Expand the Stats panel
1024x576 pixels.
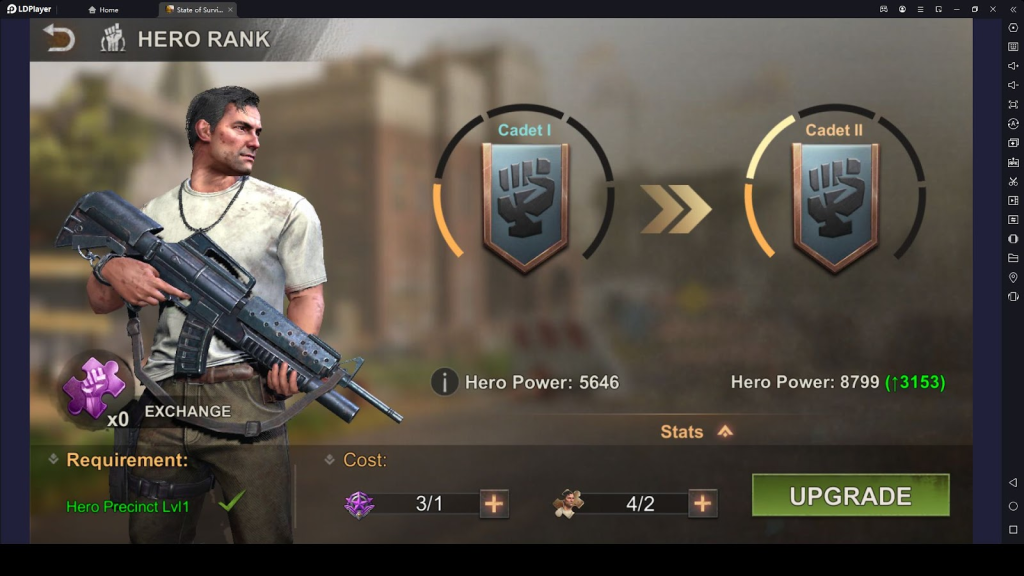click(x=697, y=432)
